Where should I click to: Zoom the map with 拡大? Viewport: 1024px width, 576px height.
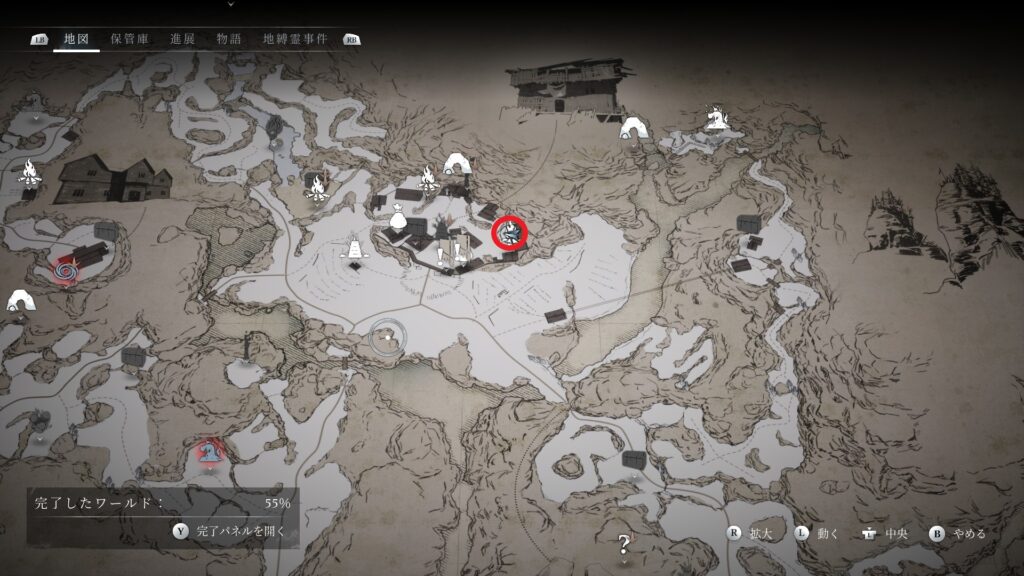pos(752,533)
